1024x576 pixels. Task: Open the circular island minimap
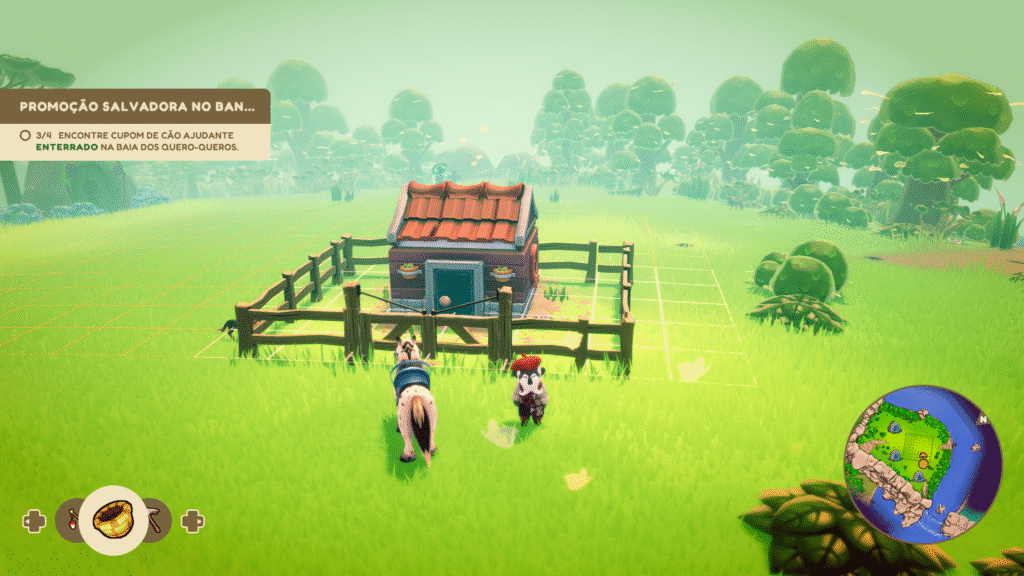click(922, 464)
